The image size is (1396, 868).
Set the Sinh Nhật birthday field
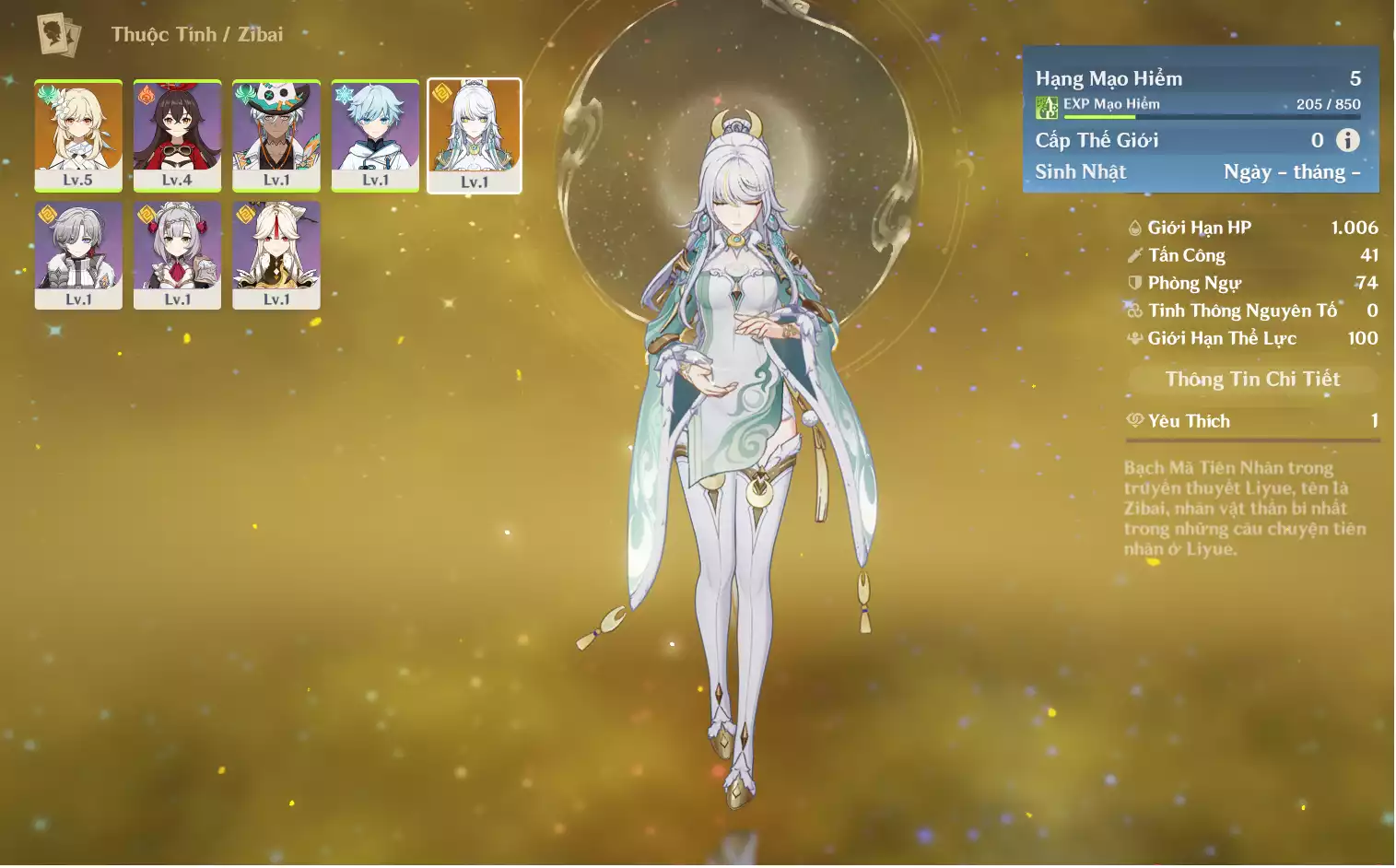pyautogui.click(x=1290, y=172)
